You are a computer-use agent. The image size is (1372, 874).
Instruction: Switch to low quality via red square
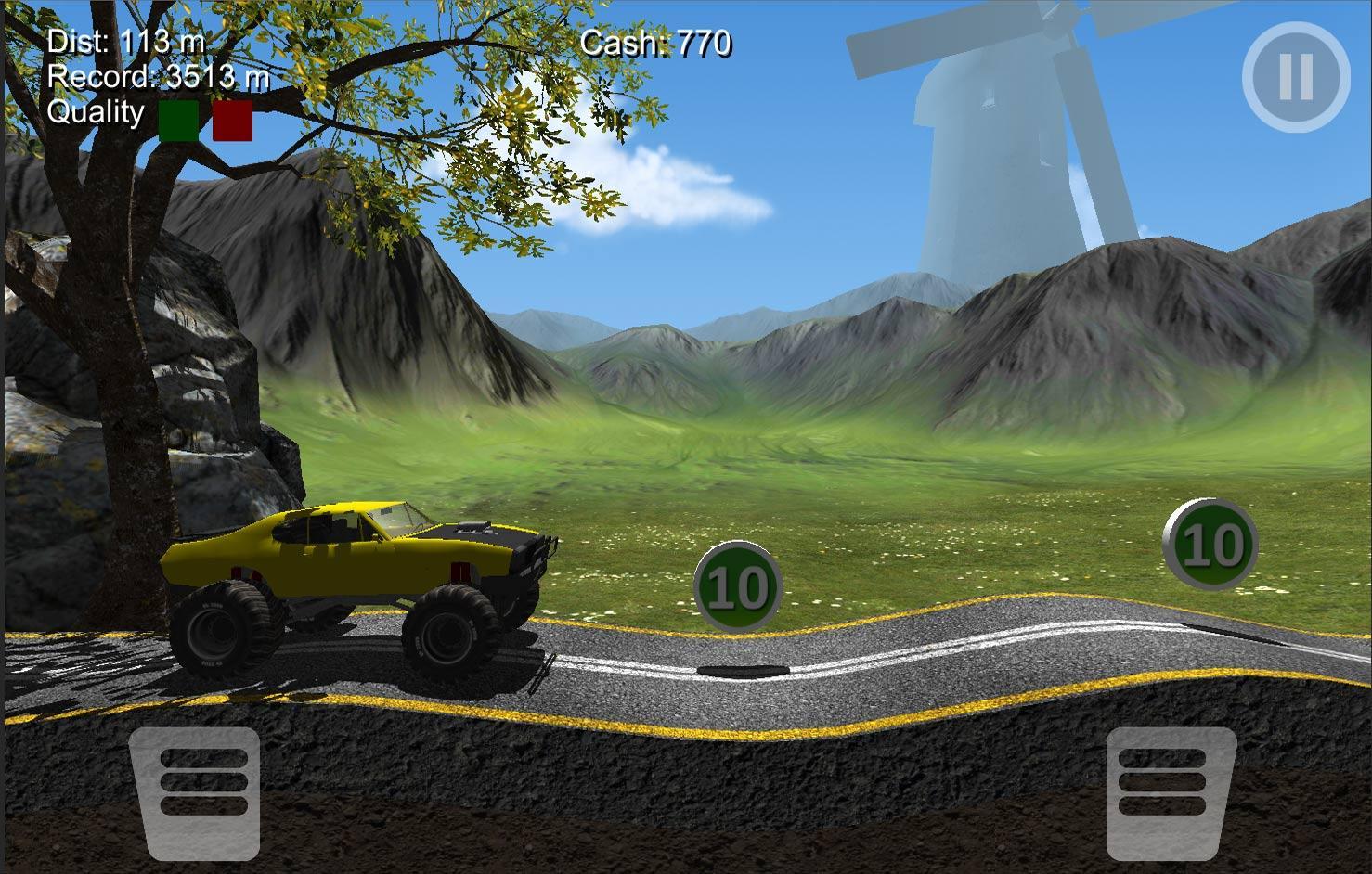pos(234,122)
